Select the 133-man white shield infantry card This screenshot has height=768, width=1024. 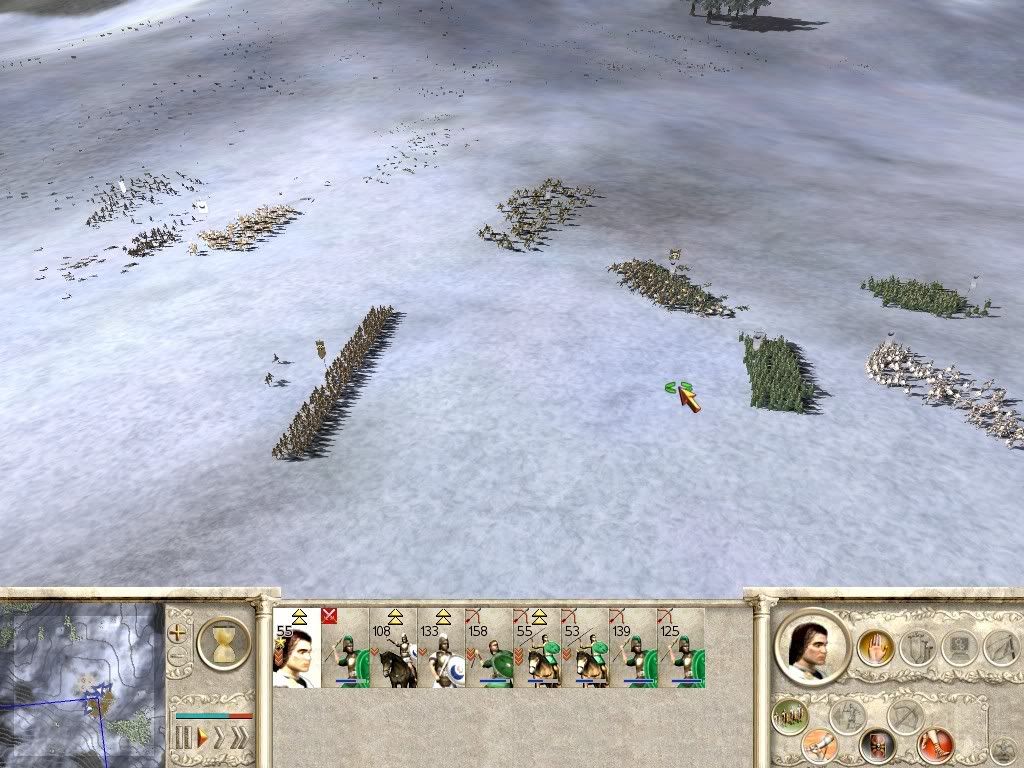(x=441, y=649)
